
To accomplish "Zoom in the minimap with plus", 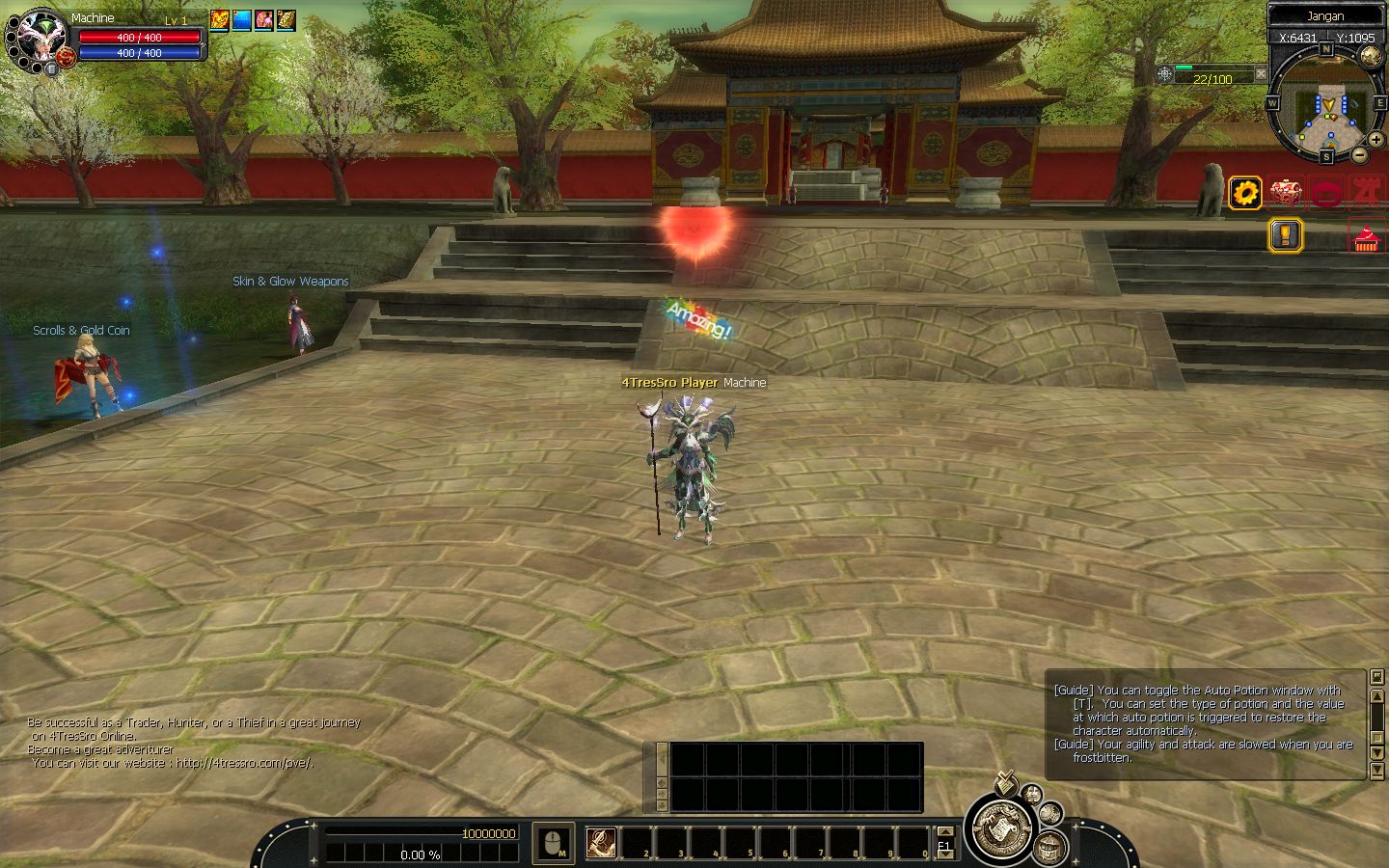I will (x=1375, y=140).
